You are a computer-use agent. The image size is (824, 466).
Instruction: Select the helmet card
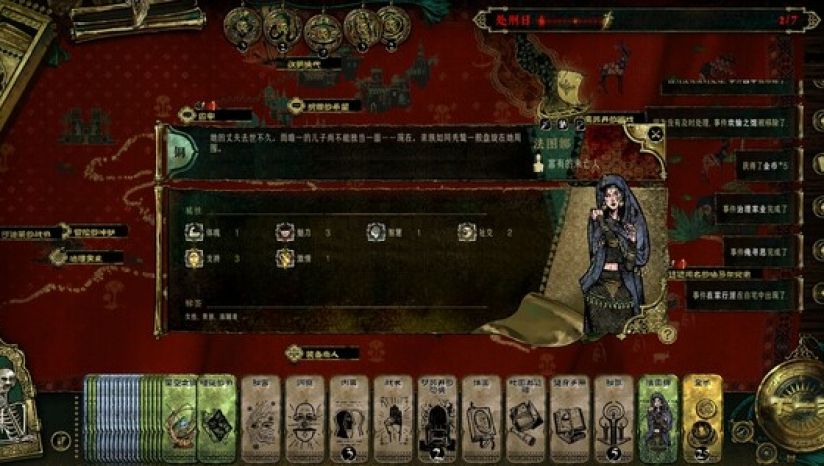pyautogui.click(x=348, y=416)
